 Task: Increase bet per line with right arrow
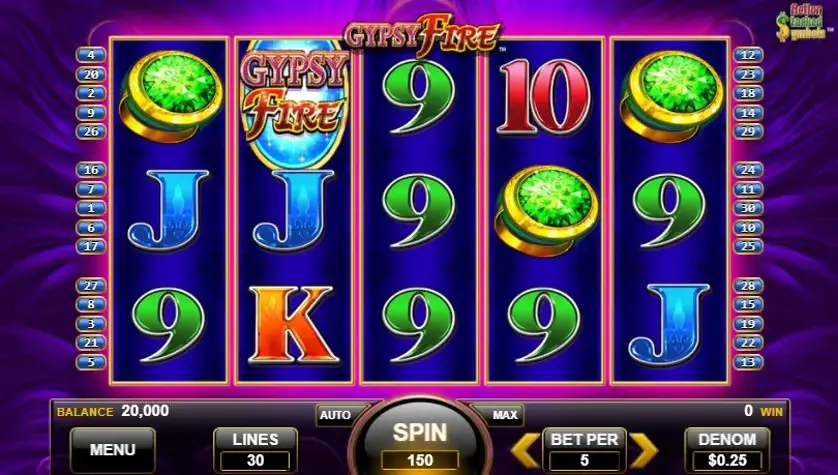[x=645, y=449]
